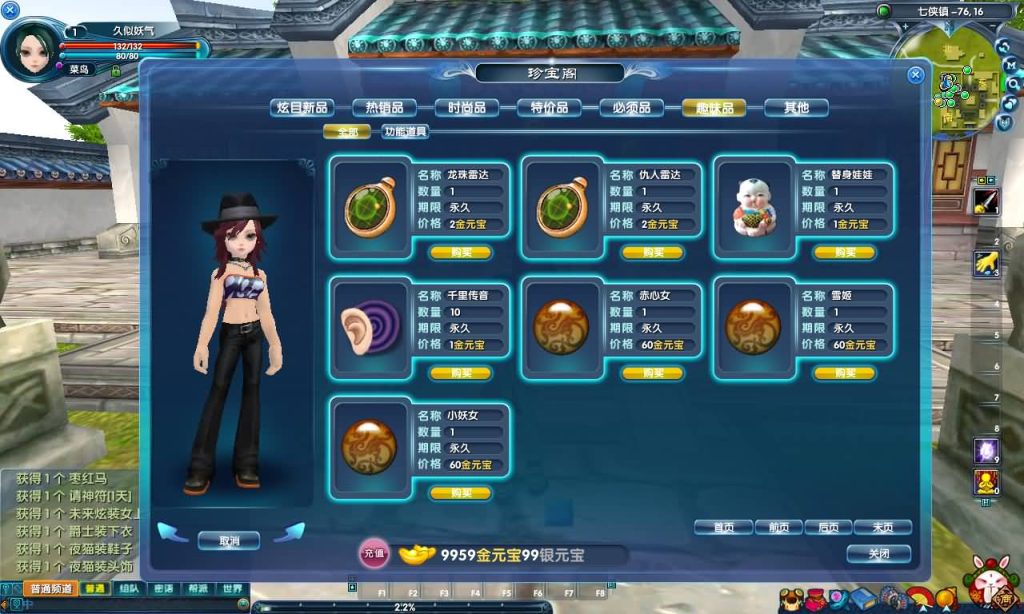
Task: Show the 特价品 category
Action: click(x=549, y=108)
